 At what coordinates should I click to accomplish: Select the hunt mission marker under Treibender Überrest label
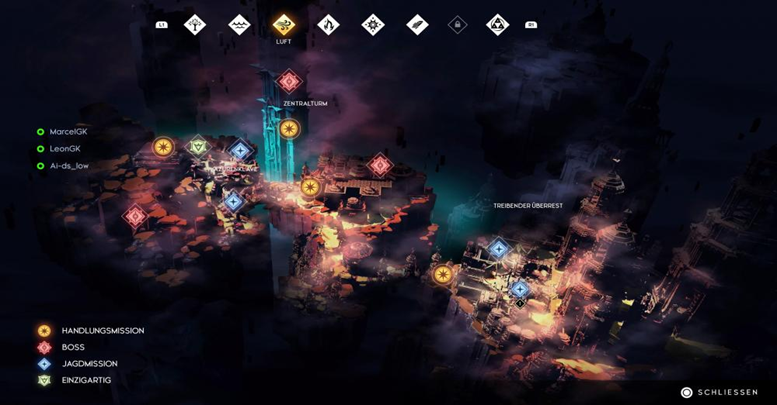[498, 248]
